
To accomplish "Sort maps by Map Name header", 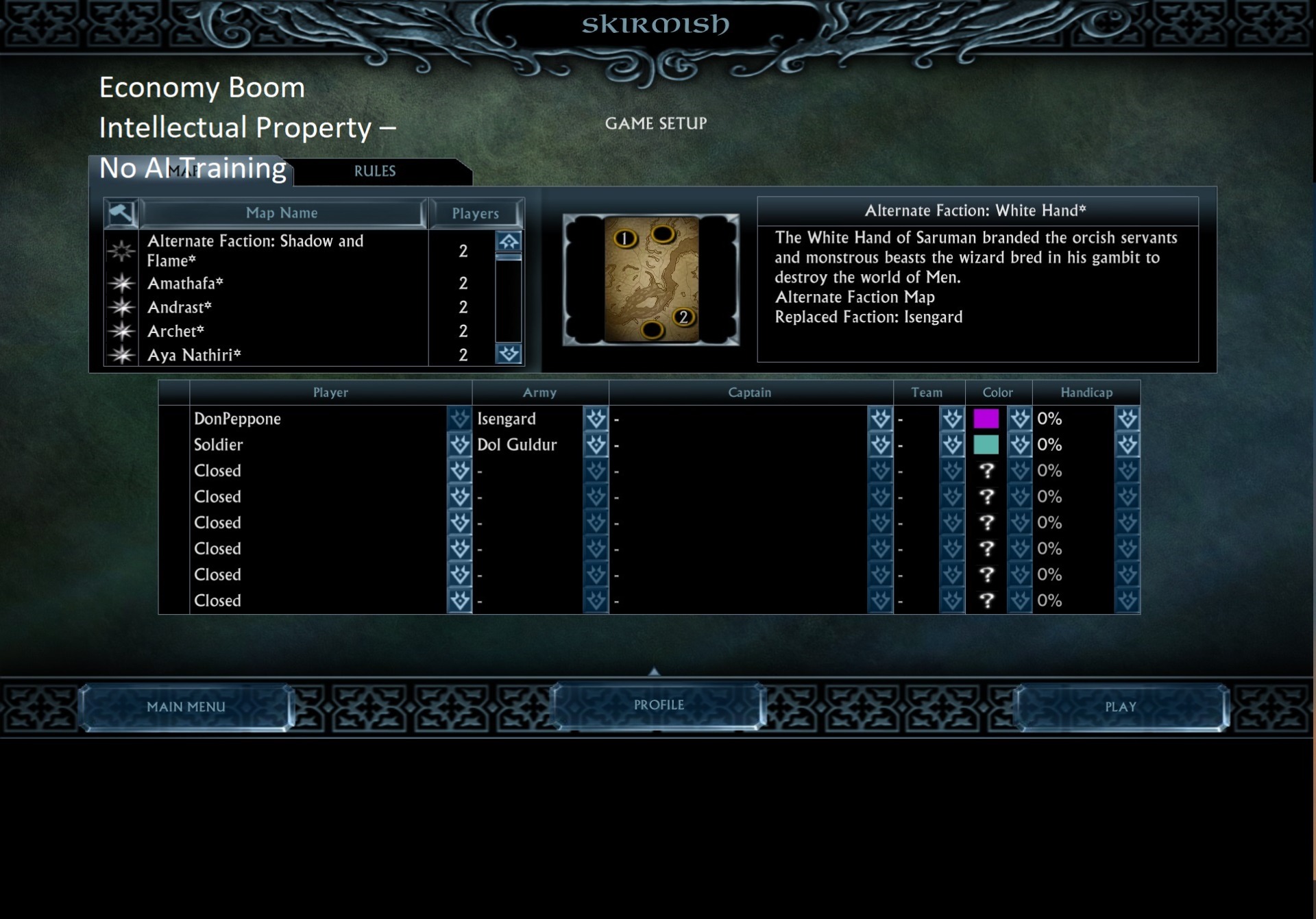I will click(282, 213).
